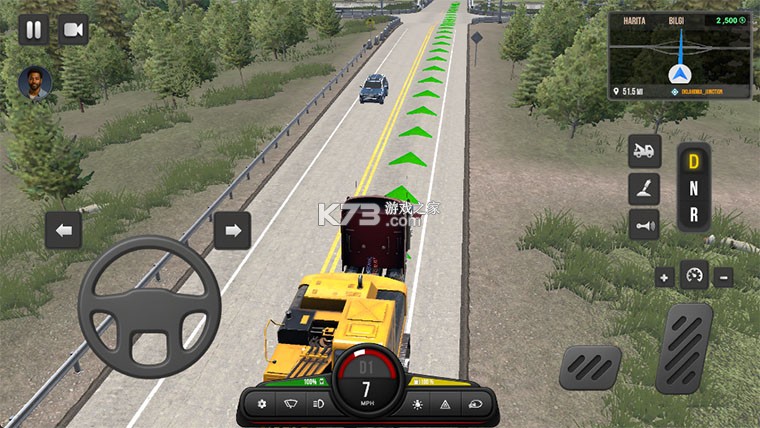Screen dimensions: 760x428
Task: Activate the handbrake lever icon
Action: [x=644, y=188]
